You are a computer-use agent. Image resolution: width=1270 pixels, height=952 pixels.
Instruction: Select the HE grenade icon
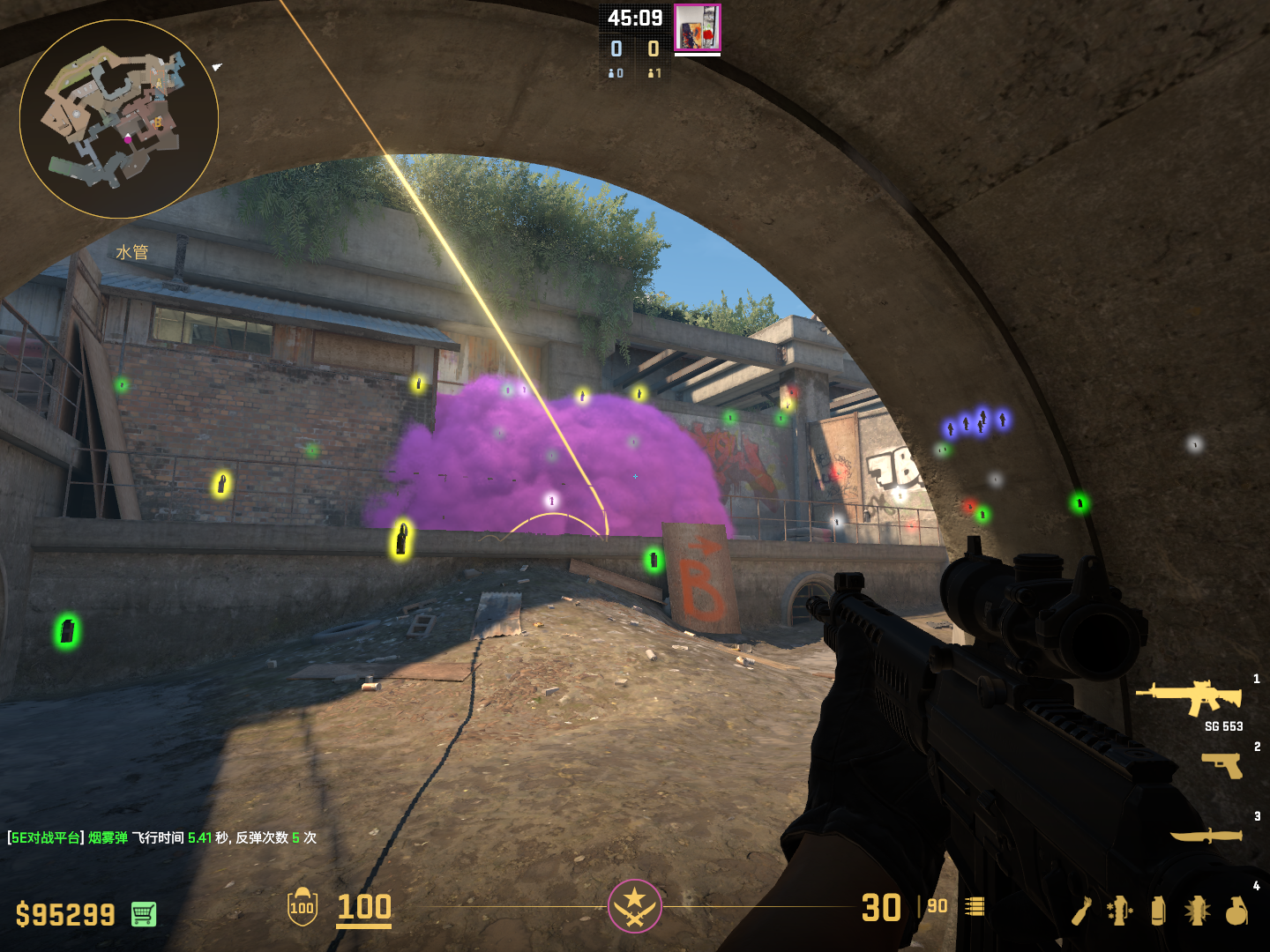point(1236,911)
